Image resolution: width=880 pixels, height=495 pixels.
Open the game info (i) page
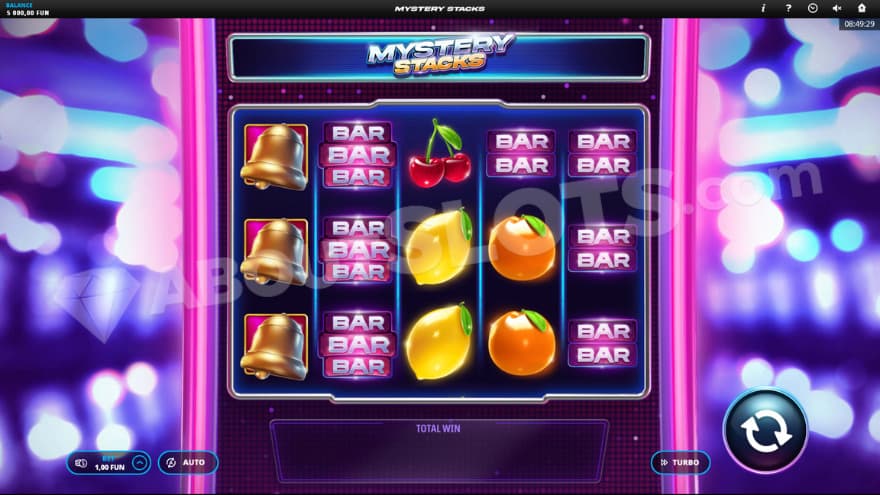763,8
